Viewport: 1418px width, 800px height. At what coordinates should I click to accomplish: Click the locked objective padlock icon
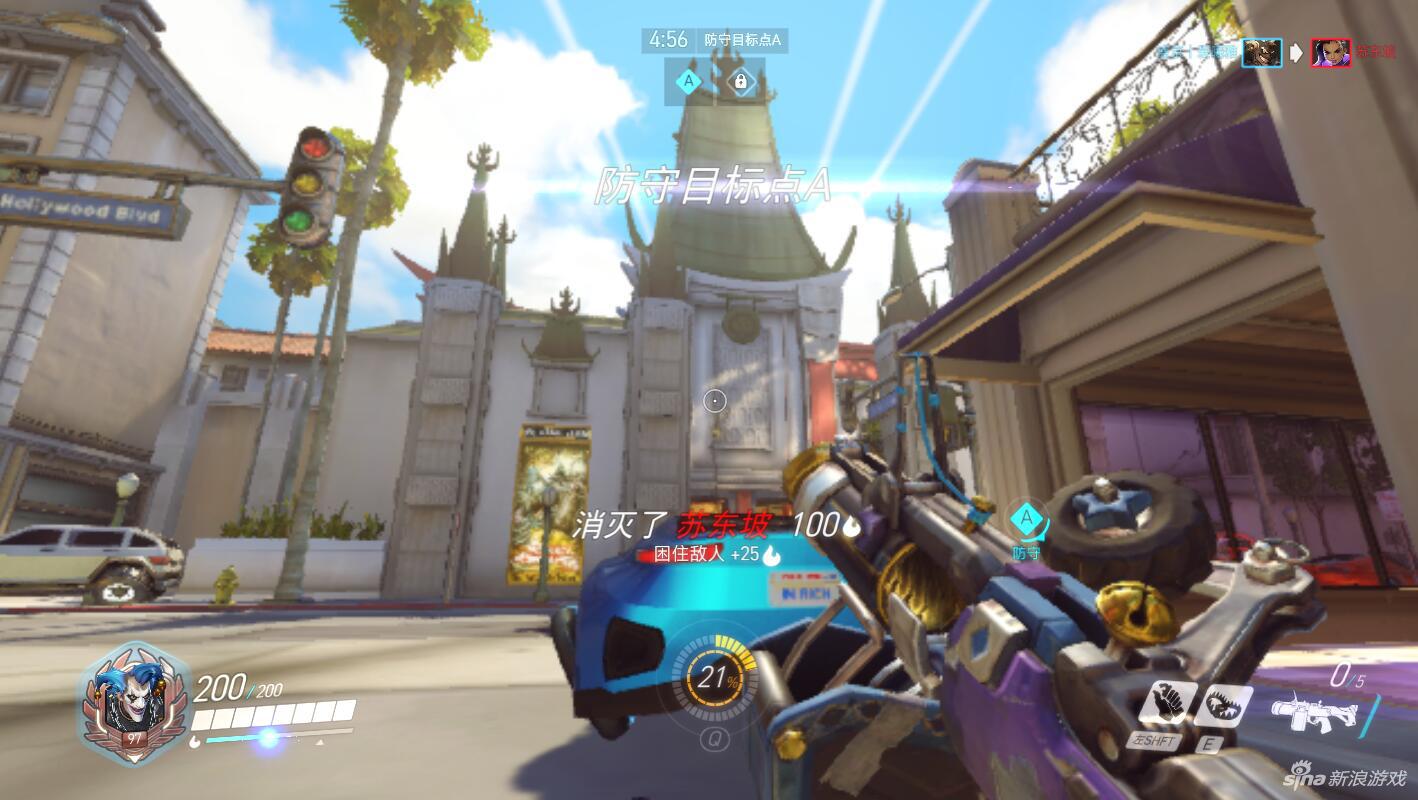coord(741,81)
